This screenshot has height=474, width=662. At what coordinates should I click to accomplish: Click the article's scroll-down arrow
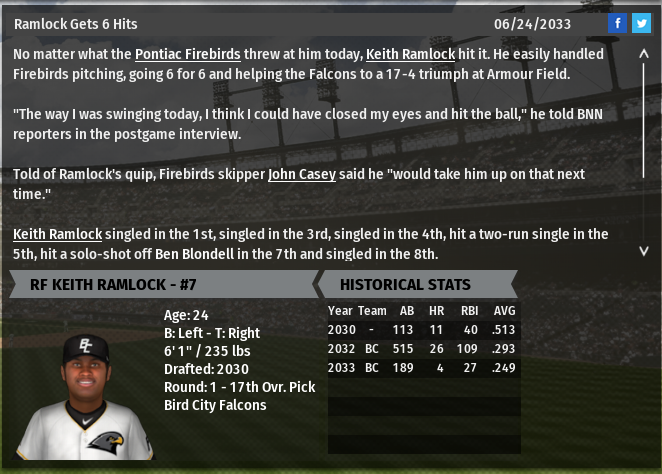pyautogui.click(x=644, y=250)
